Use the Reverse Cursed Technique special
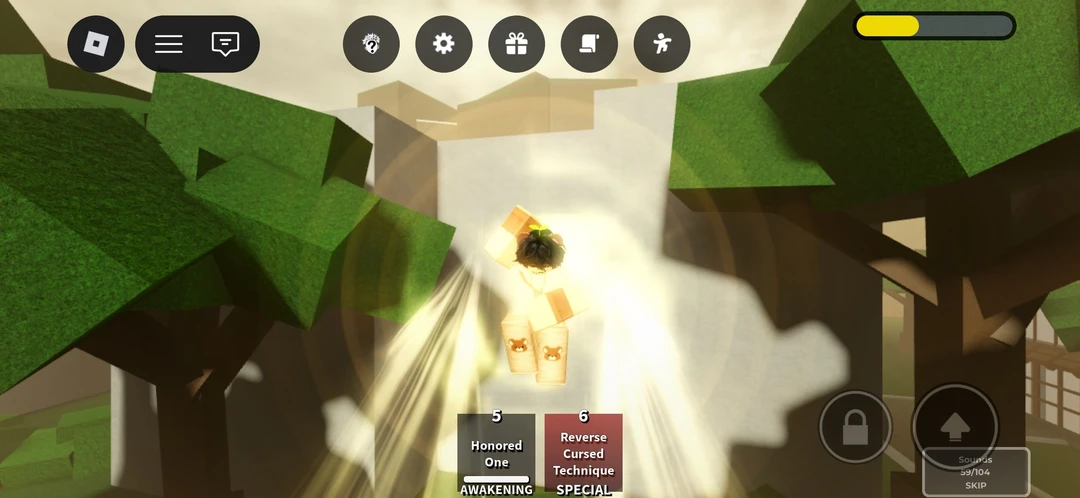This screenshot has height=498, width=1080. click(584, 452)
